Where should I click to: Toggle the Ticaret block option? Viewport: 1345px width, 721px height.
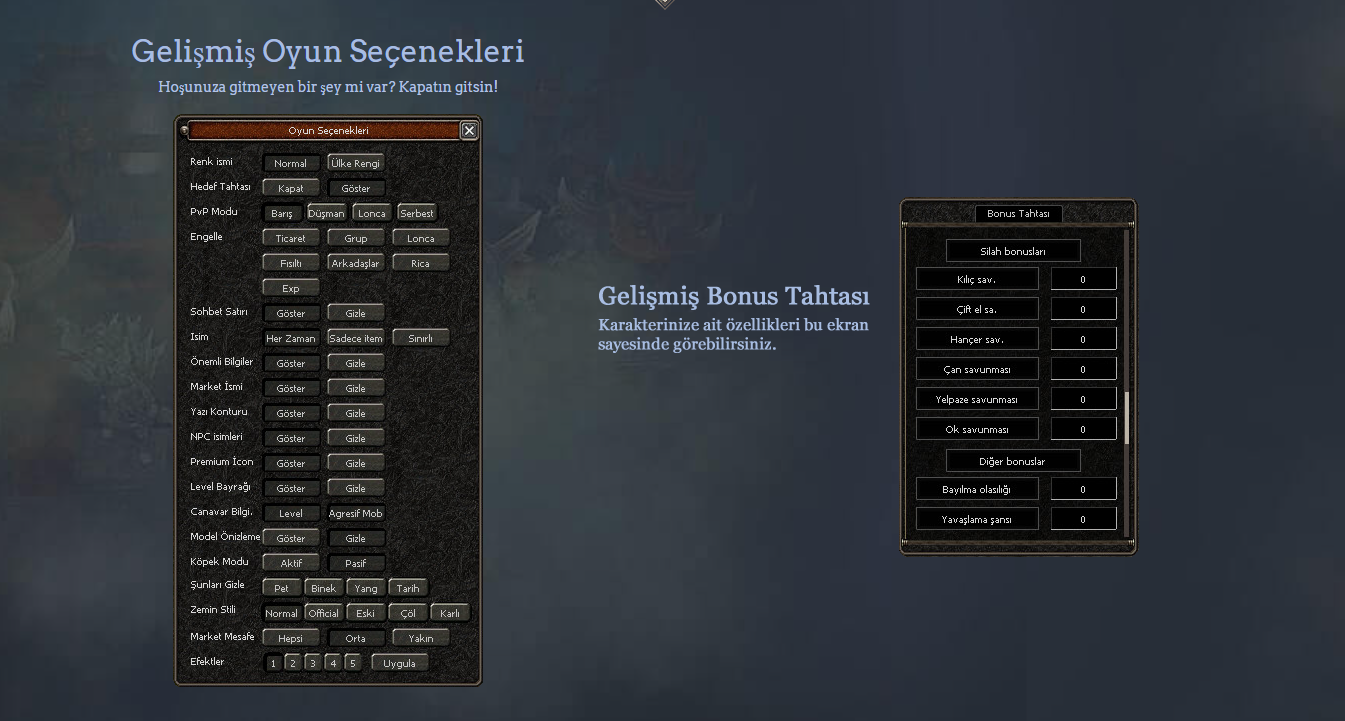[291, 238]
